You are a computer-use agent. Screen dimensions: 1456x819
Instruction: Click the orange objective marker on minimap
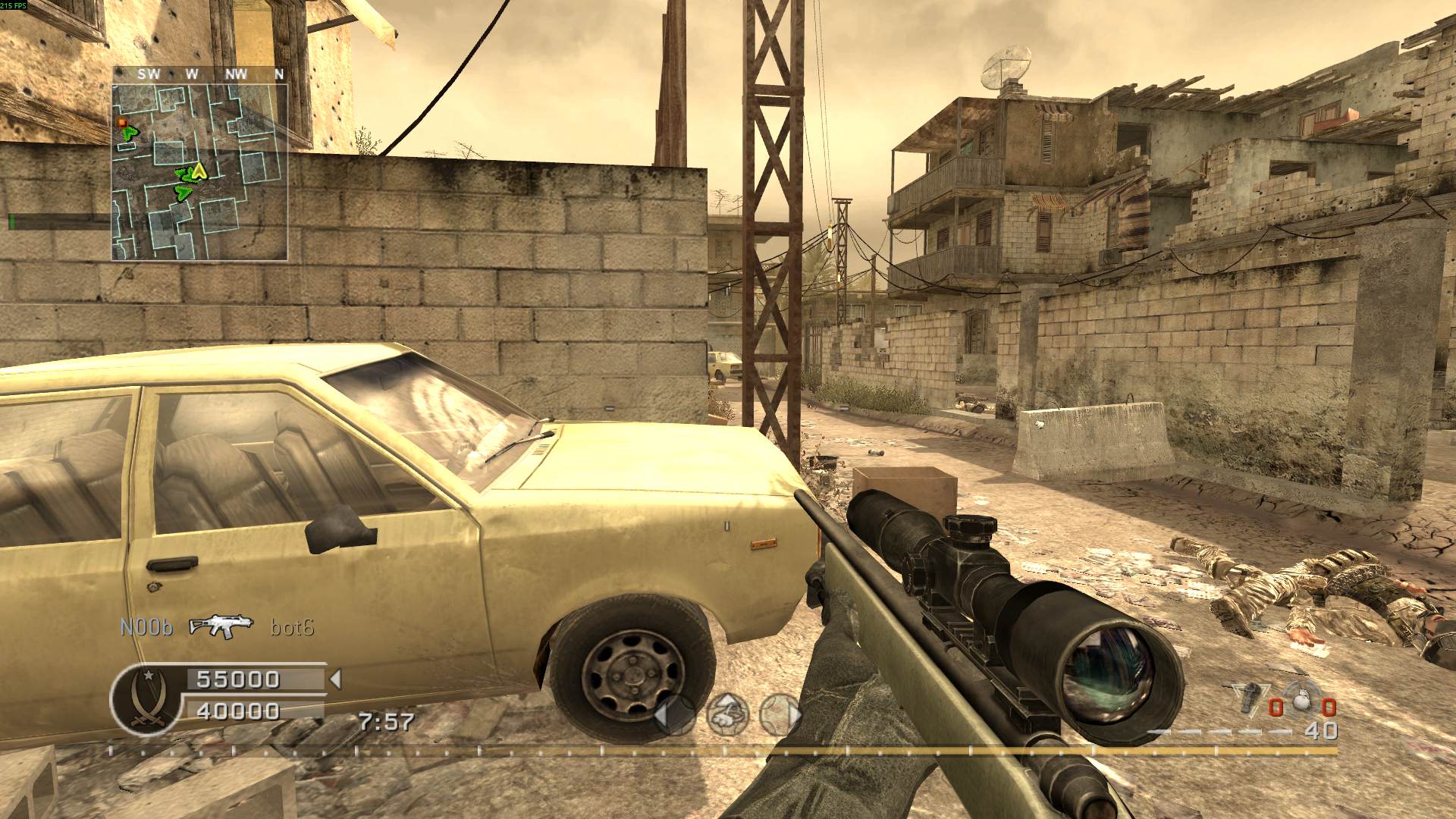pos(121,121)
